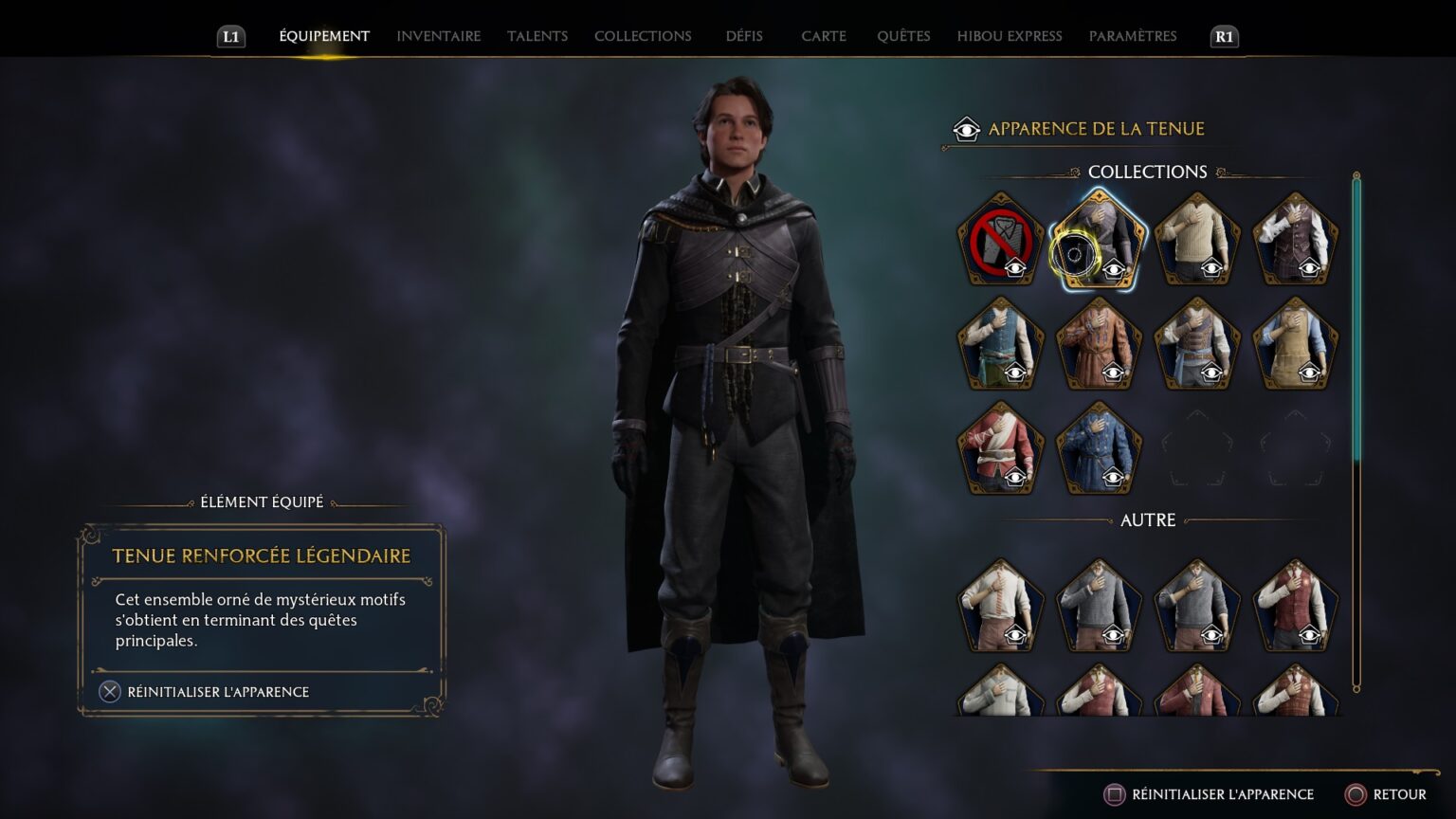Toggle the eye icon on the blue vest outfit
The height and width of the screenshot is (819, 1456).
click(1015, 374)
